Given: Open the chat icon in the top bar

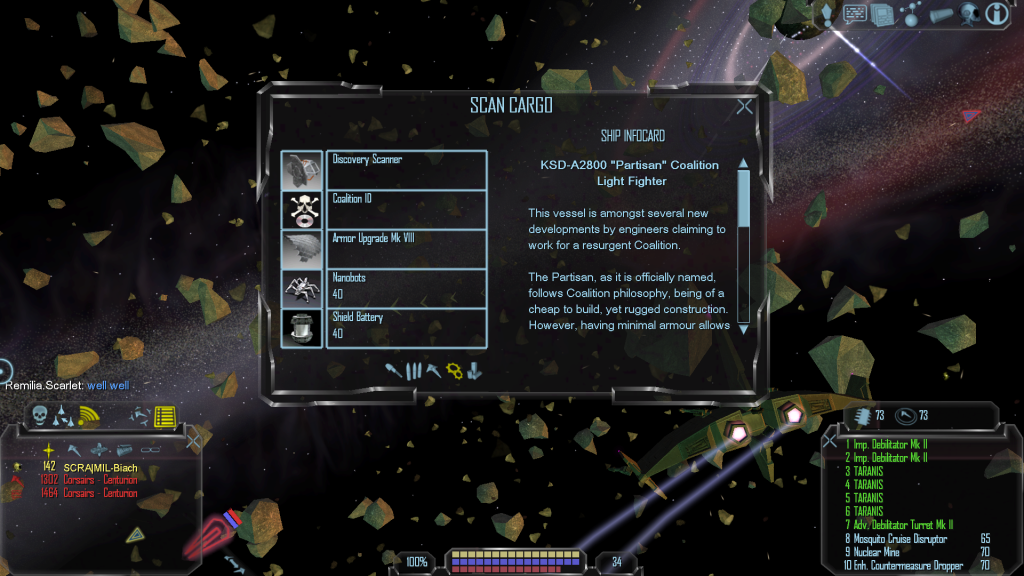Looking at the screenshot, I should (x=855, y=14).
